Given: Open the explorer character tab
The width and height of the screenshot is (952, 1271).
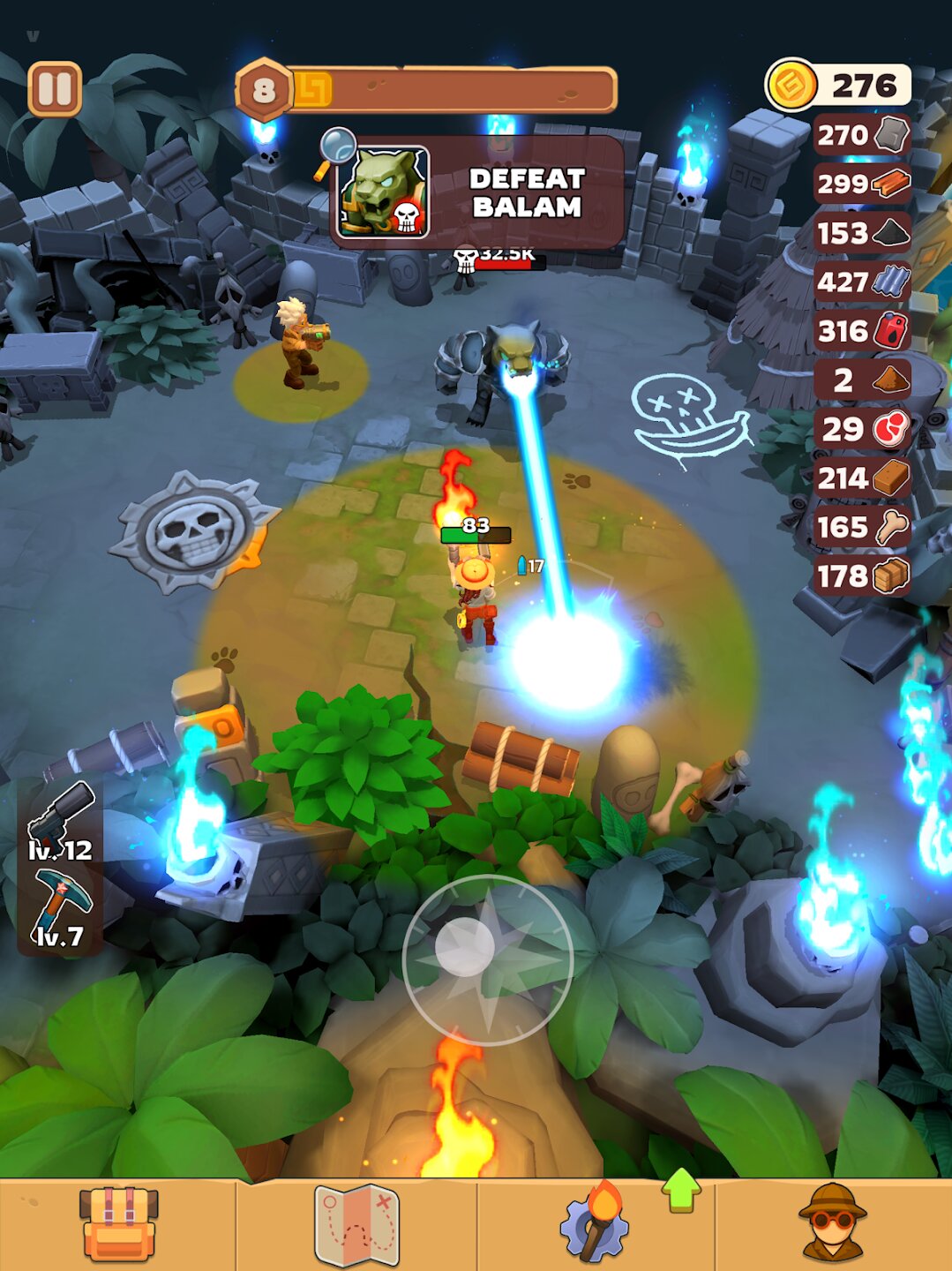Looking at the screenshot, I should pos(832,1224).
